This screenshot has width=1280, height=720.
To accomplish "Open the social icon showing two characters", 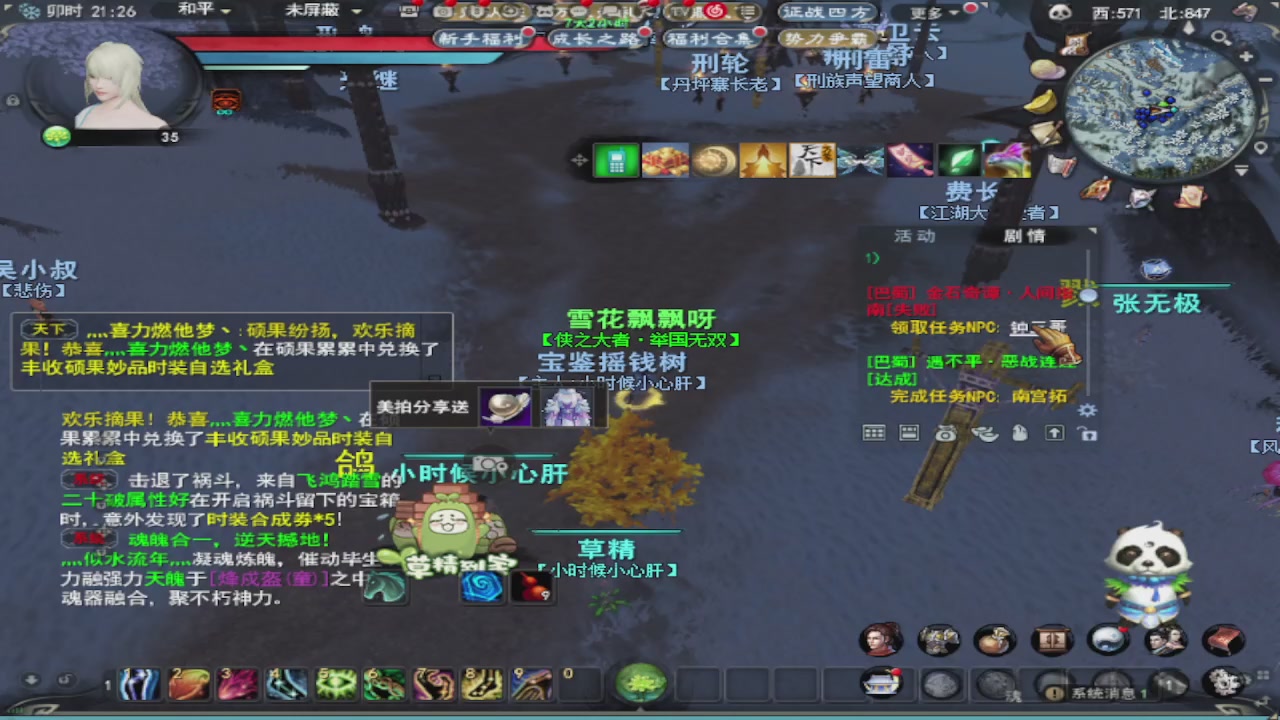I will (x=1166, y=640).
